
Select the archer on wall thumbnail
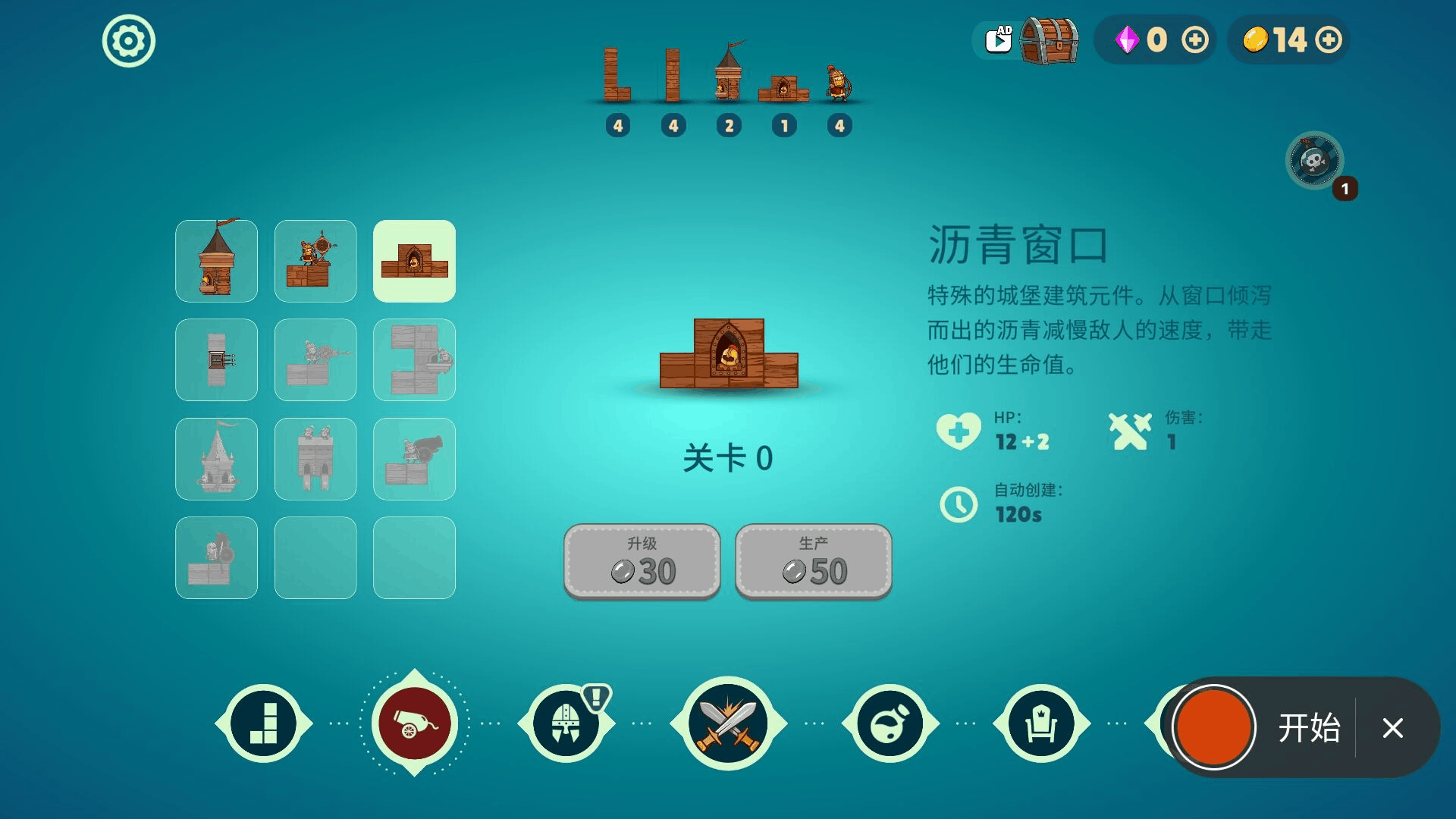coord(315,261)
